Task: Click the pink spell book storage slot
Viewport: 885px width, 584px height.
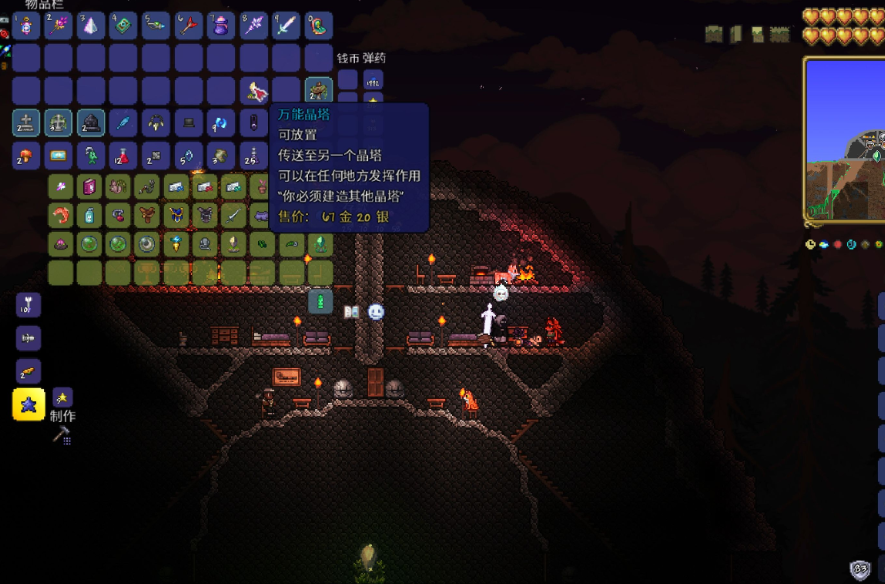Action: click(89, 186)
